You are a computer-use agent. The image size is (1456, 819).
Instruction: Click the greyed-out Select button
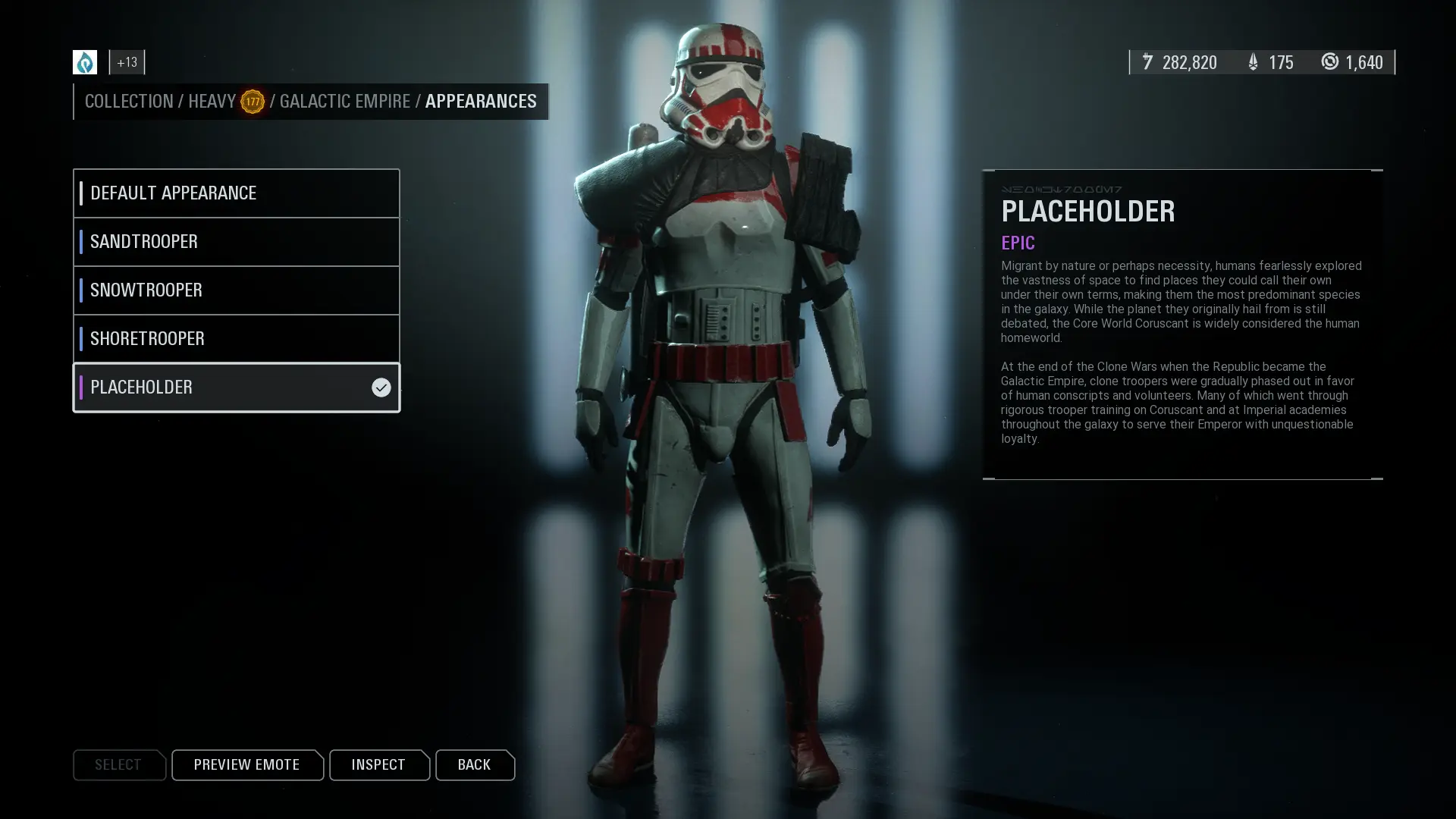118,764
